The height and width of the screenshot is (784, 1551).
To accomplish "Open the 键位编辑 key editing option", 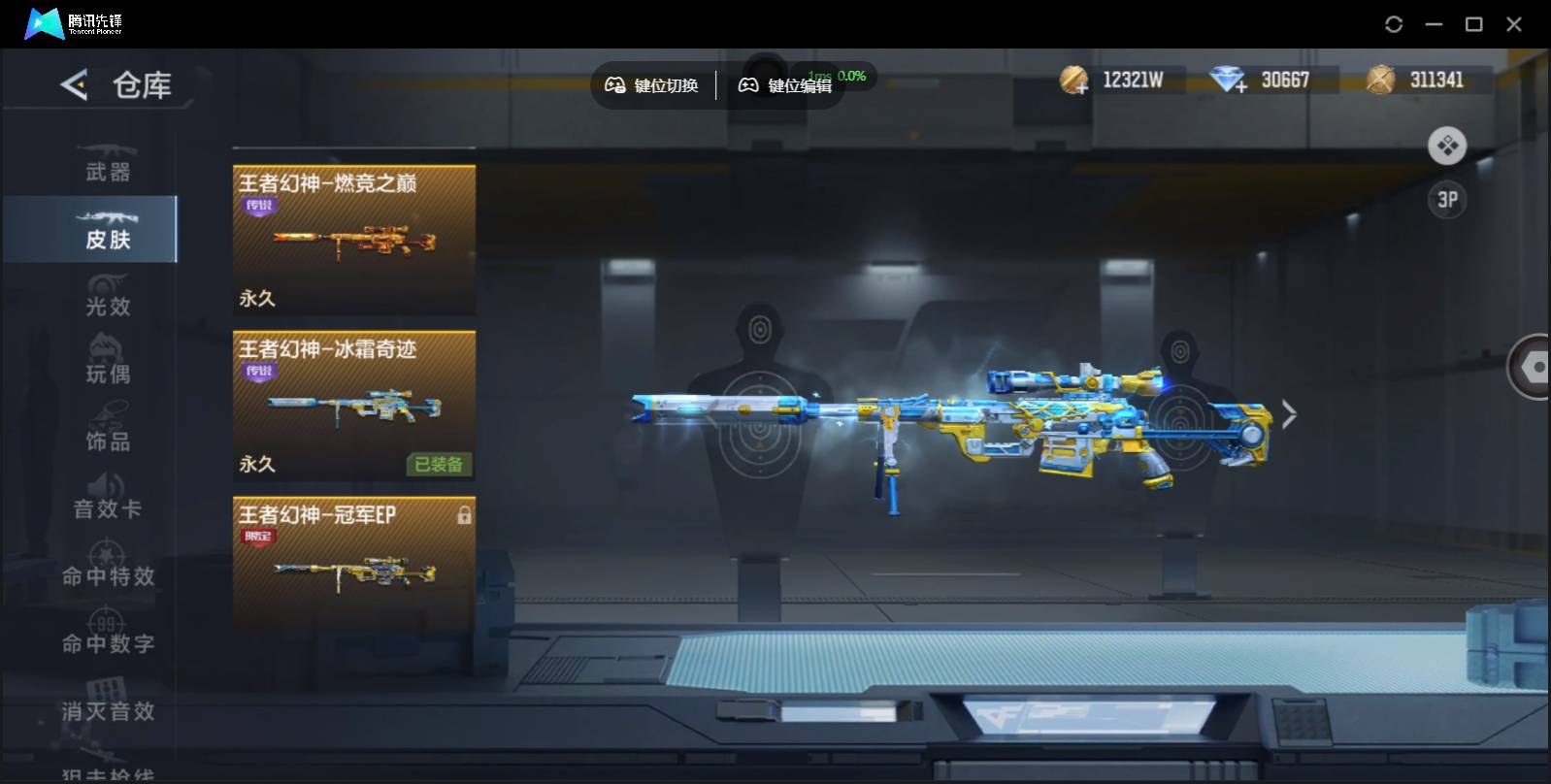I will point(785,85).
